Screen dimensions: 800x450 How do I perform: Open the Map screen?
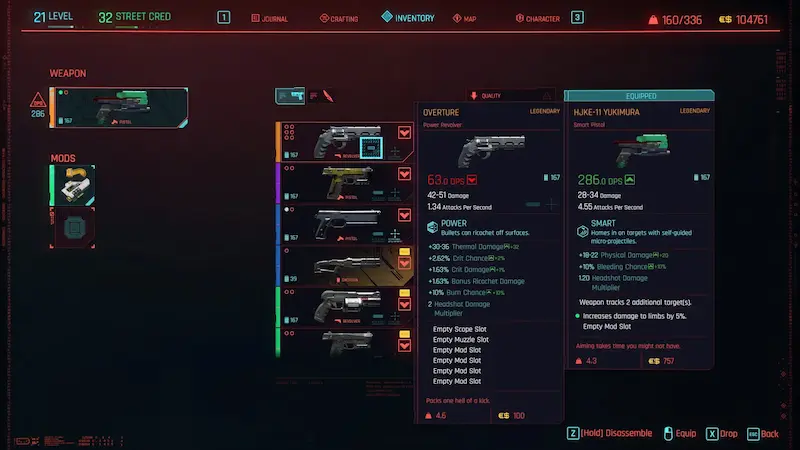click(468, 18)
